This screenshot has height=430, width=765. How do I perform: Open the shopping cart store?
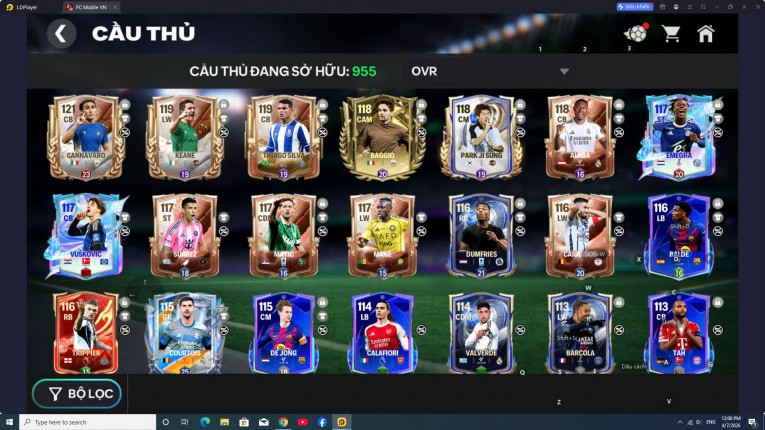pyautogui.click(x=671, y=34)
